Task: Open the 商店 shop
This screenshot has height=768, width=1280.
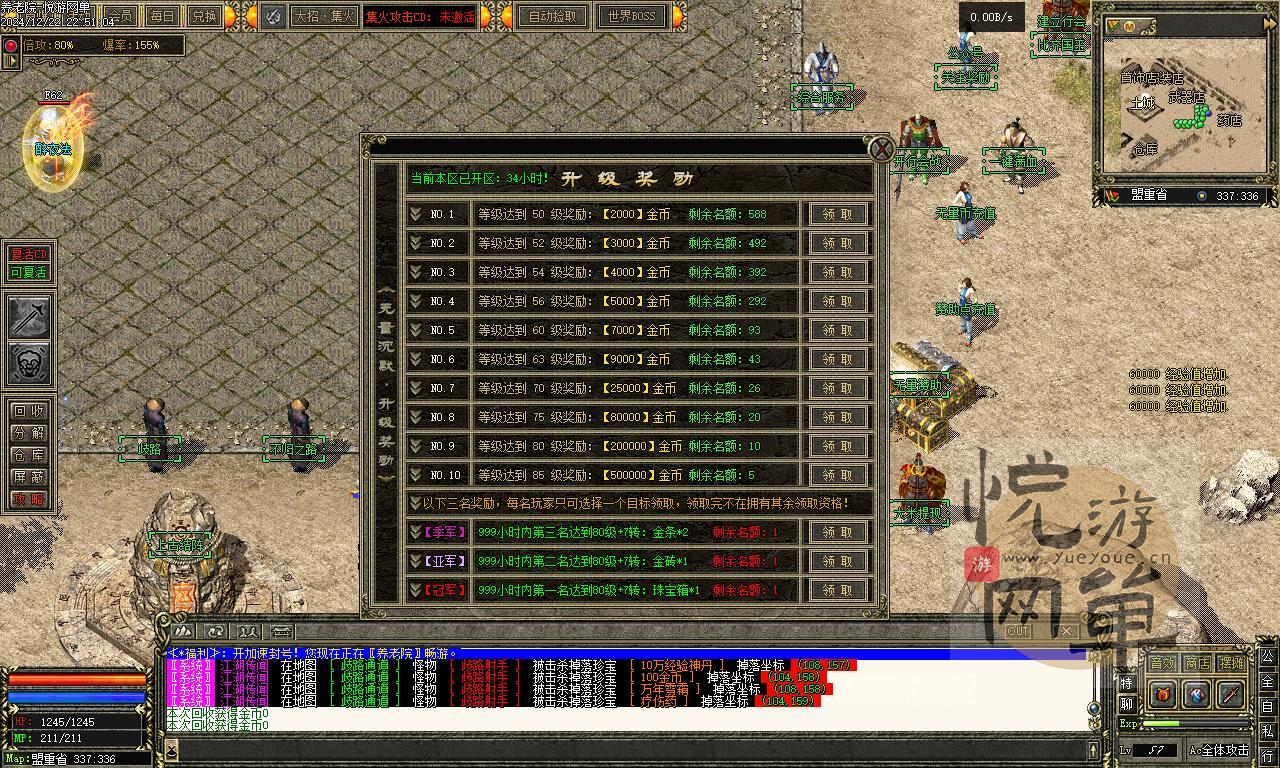Action: pyautogui.click(x=1197, y=662)
